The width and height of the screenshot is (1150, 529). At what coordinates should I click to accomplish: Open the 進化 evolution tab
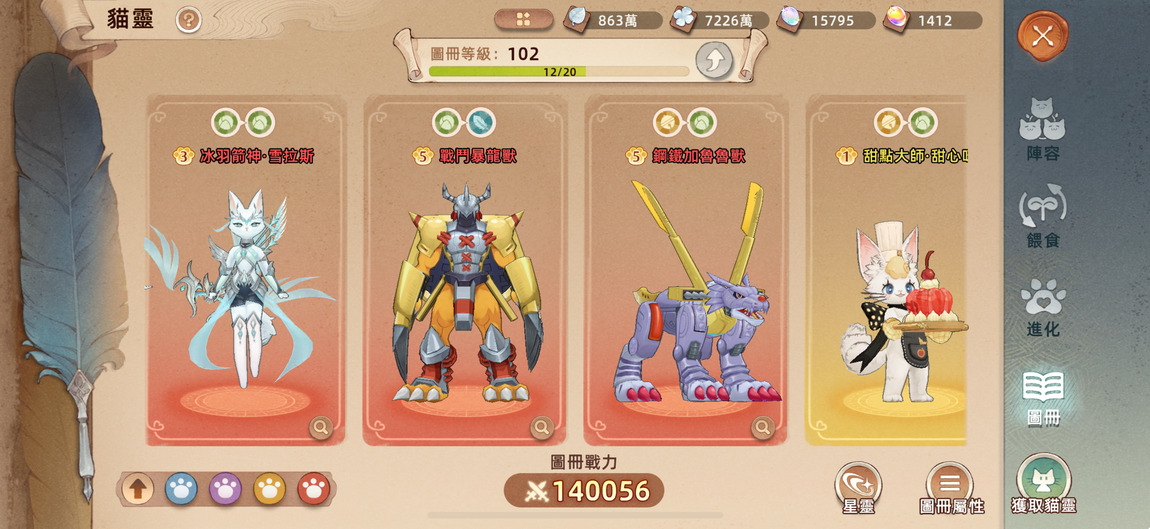tap(1042, 306)
